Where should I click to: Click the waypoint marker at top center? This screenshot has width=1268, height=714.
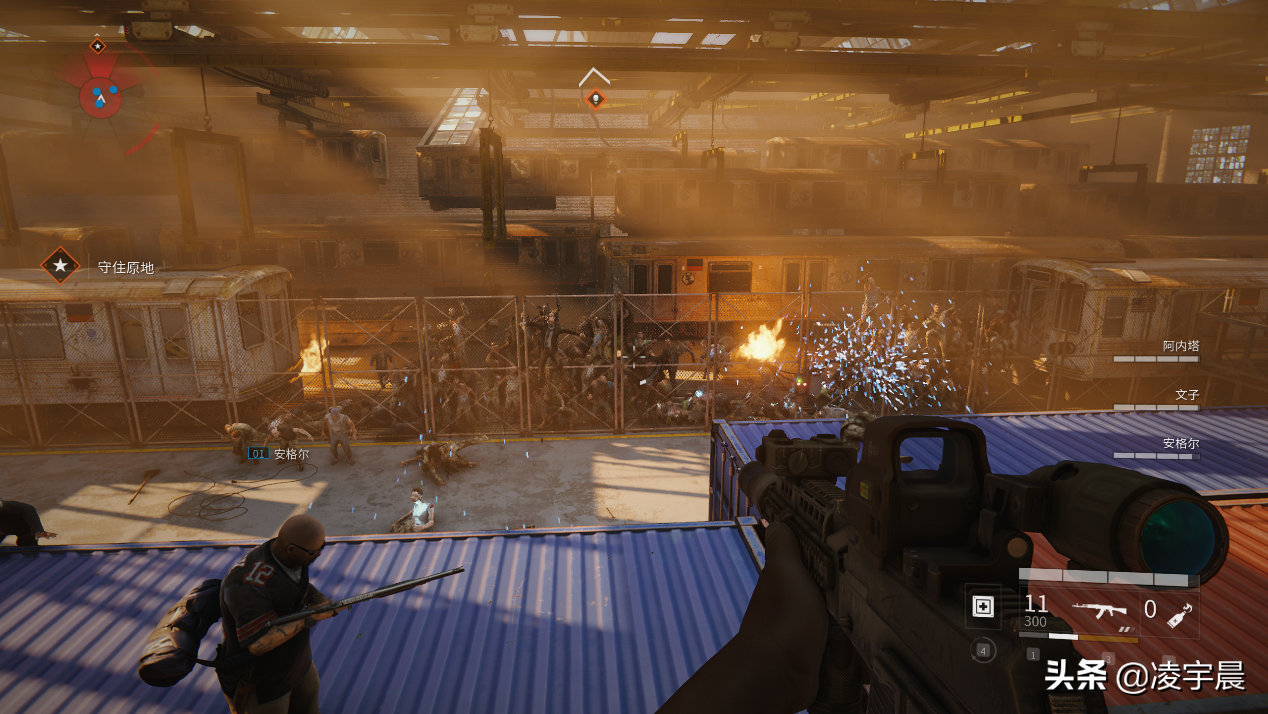click(595, 97)
